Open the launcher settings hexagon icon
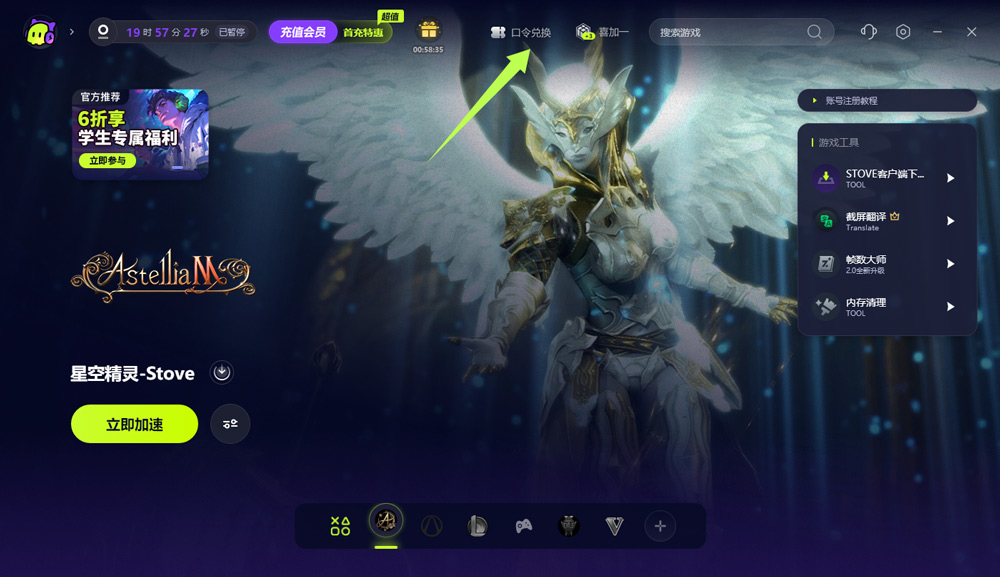1000x577 pixels. 903,32
